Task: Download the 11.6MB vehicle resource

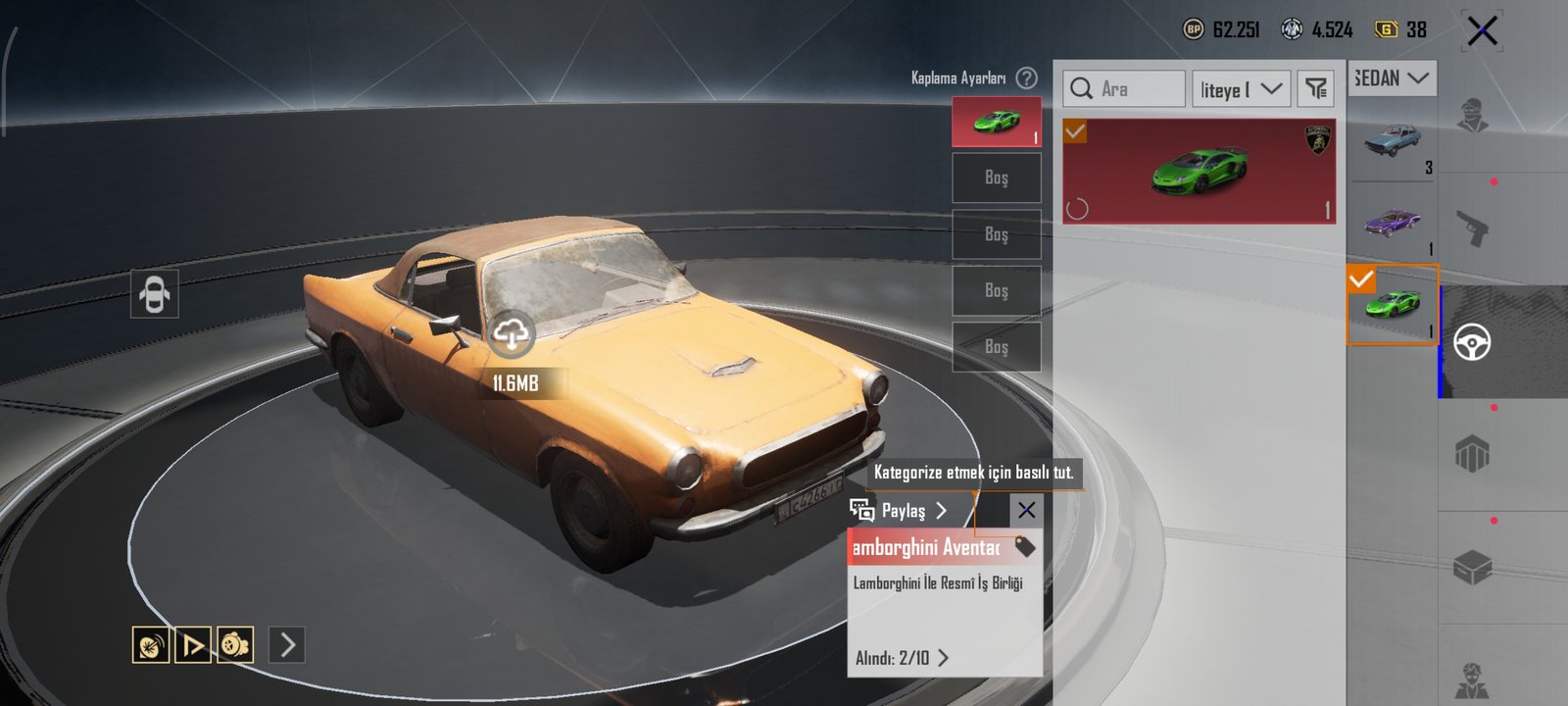Action: (511, 334)
